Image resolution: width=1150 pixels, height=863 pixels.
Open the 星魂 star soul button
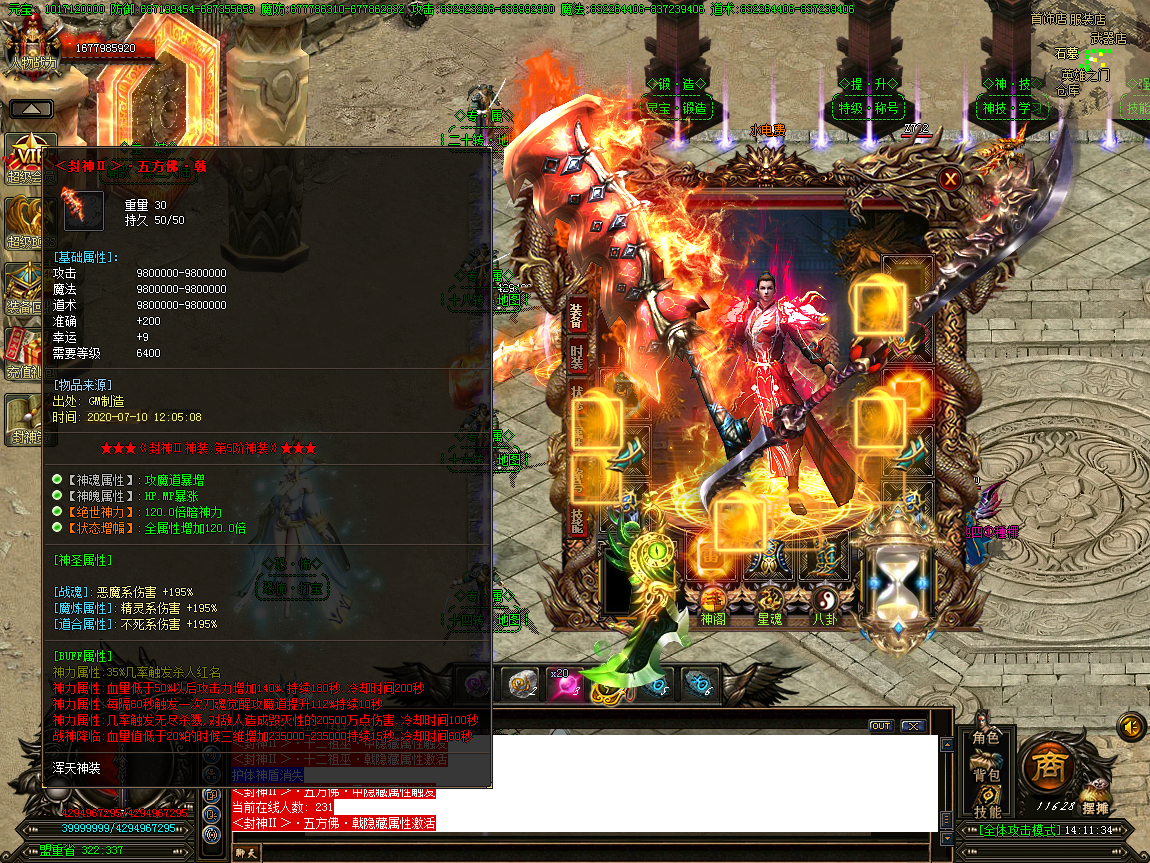coord(770,603)
